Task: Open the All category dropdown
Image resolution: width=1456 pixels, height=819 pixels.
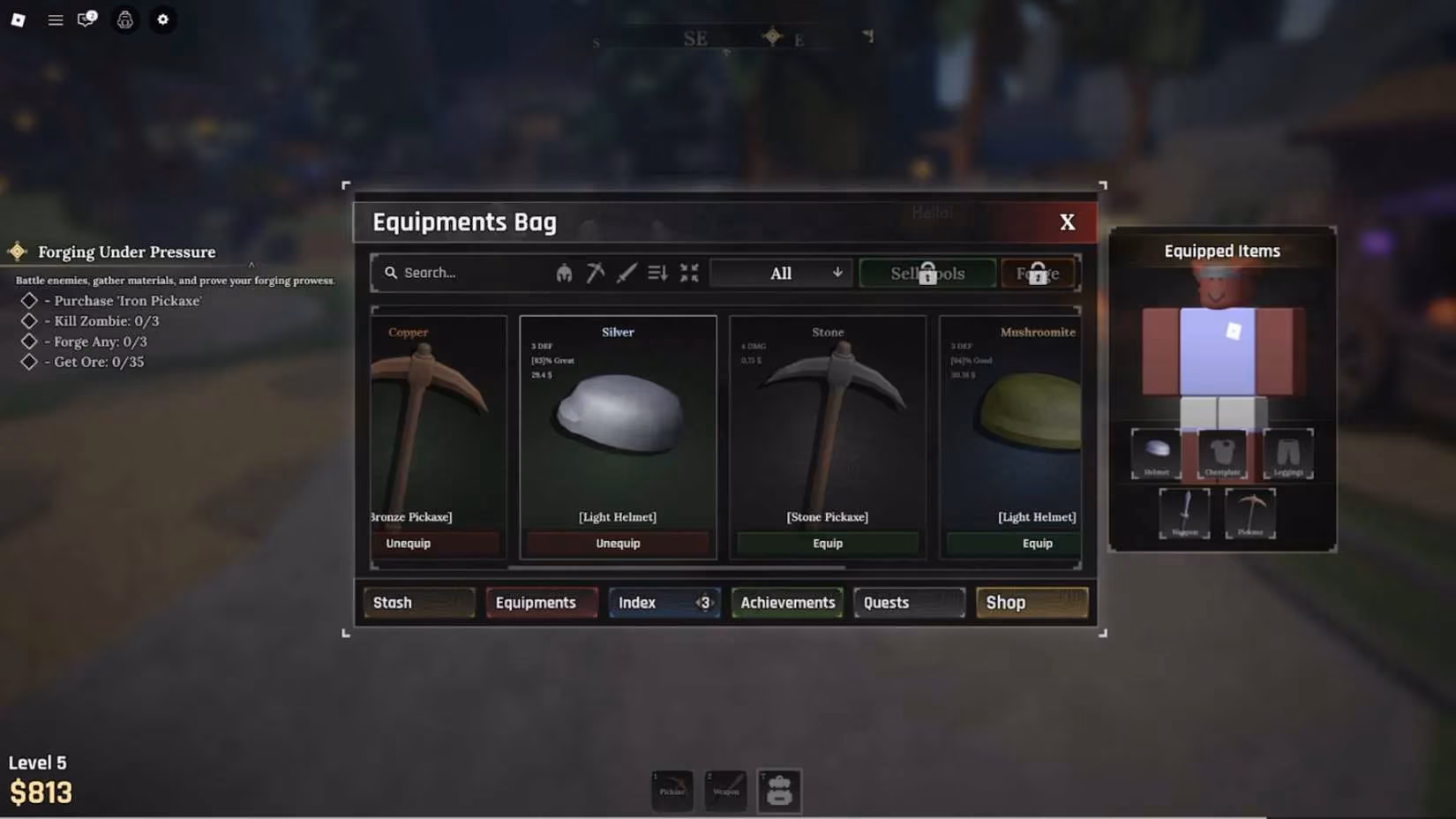Action: pos(781,273)
